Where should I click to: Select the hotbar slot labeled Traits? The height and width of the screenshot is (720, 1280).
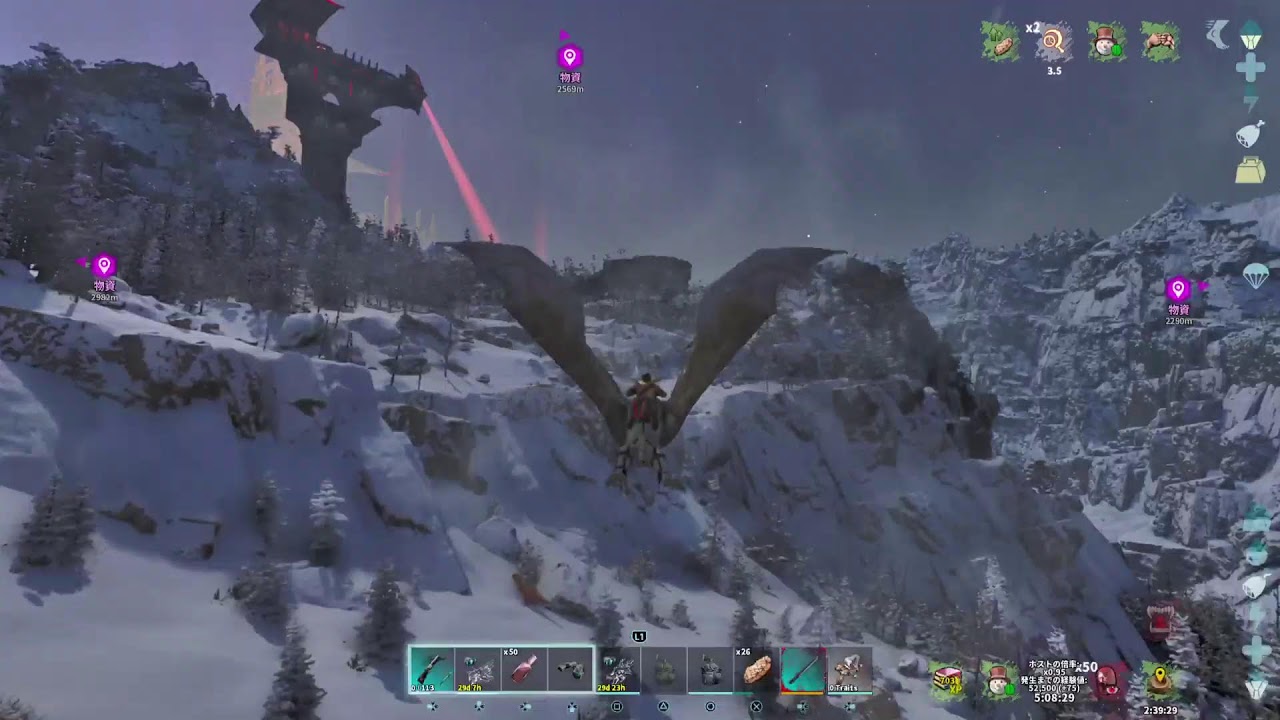[849, 669]
